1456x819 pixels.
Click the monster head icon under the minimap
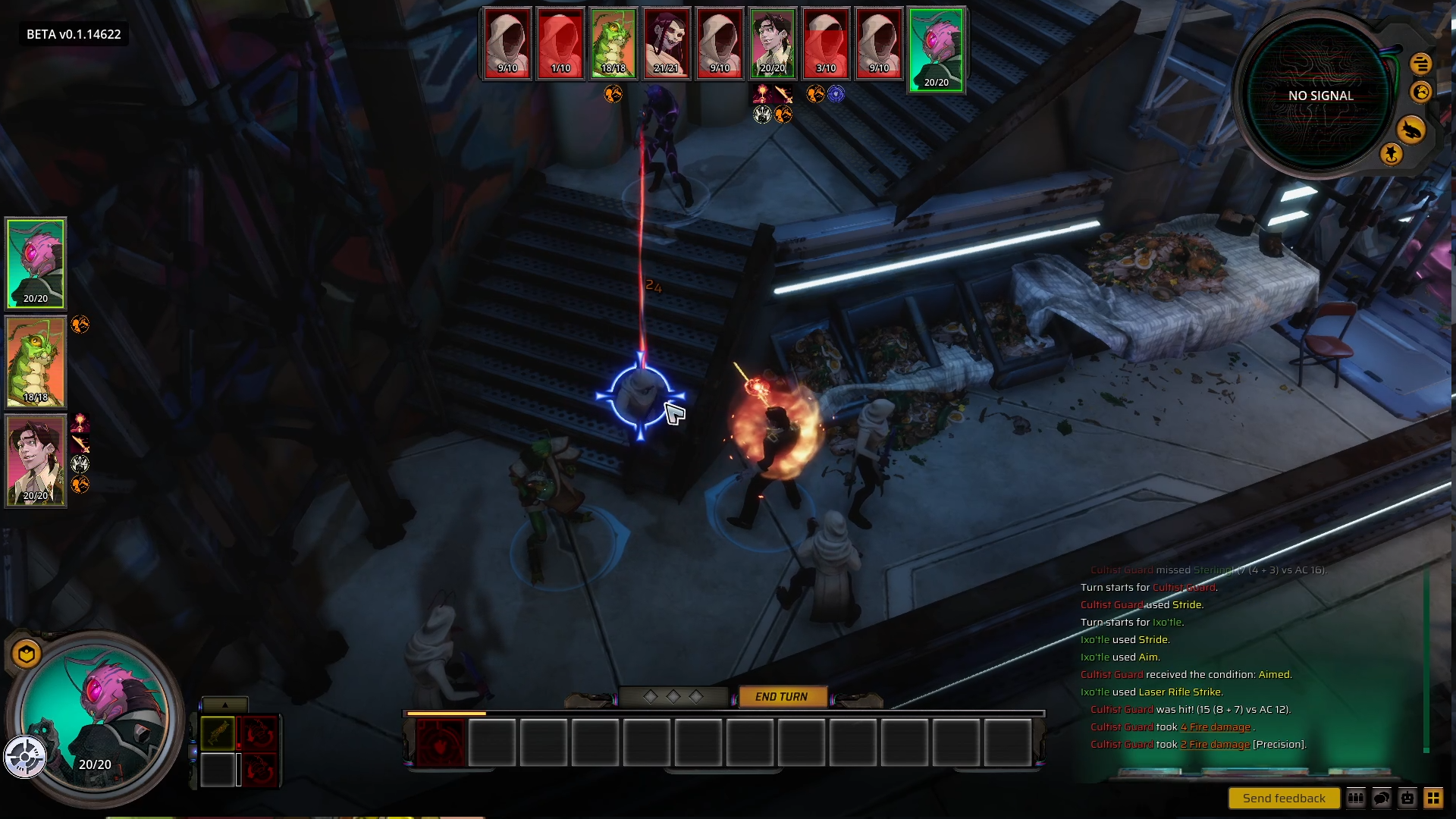tap(1419, 93)
